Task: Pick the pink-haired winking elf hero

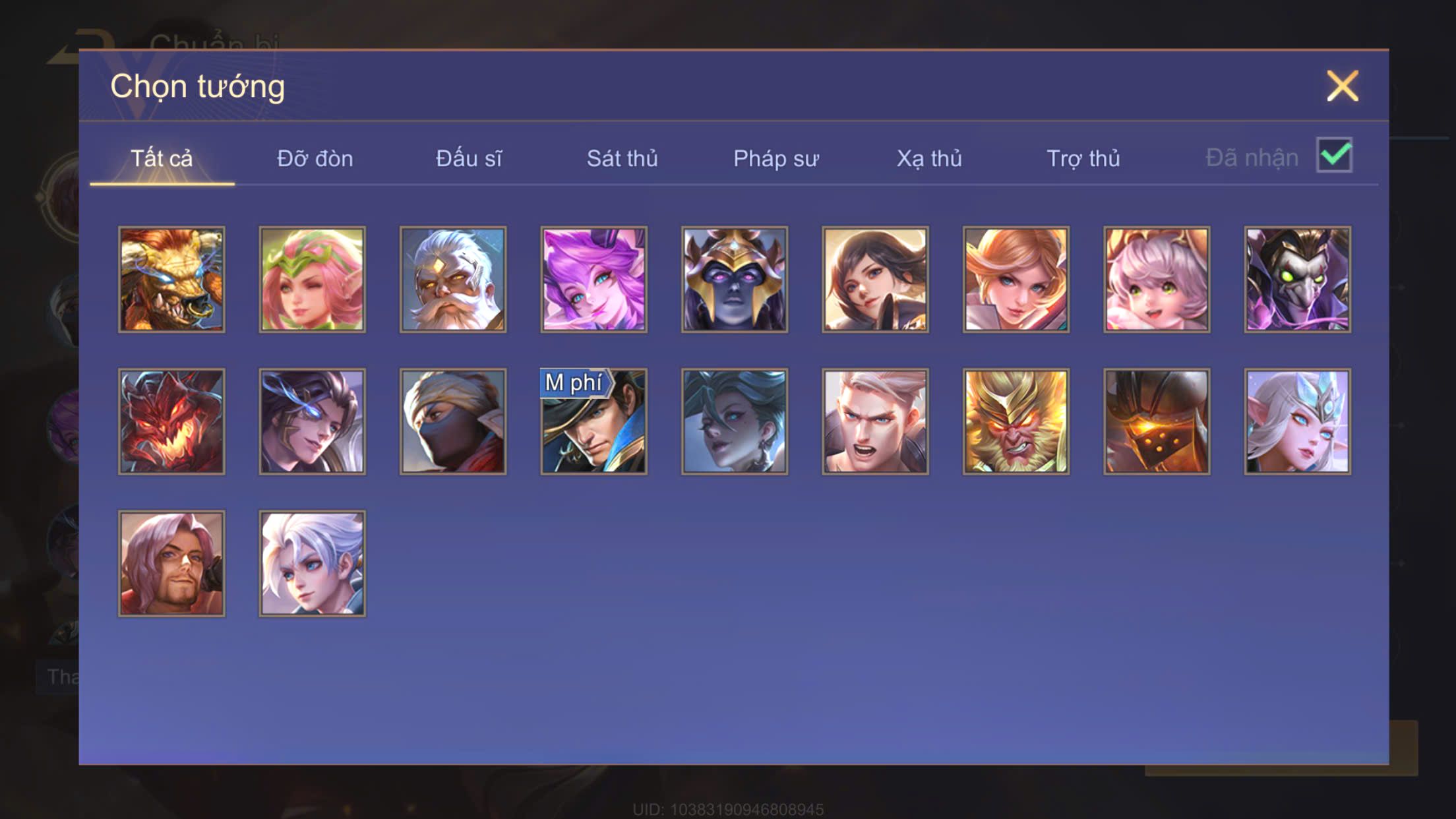Action: point(312,280)
